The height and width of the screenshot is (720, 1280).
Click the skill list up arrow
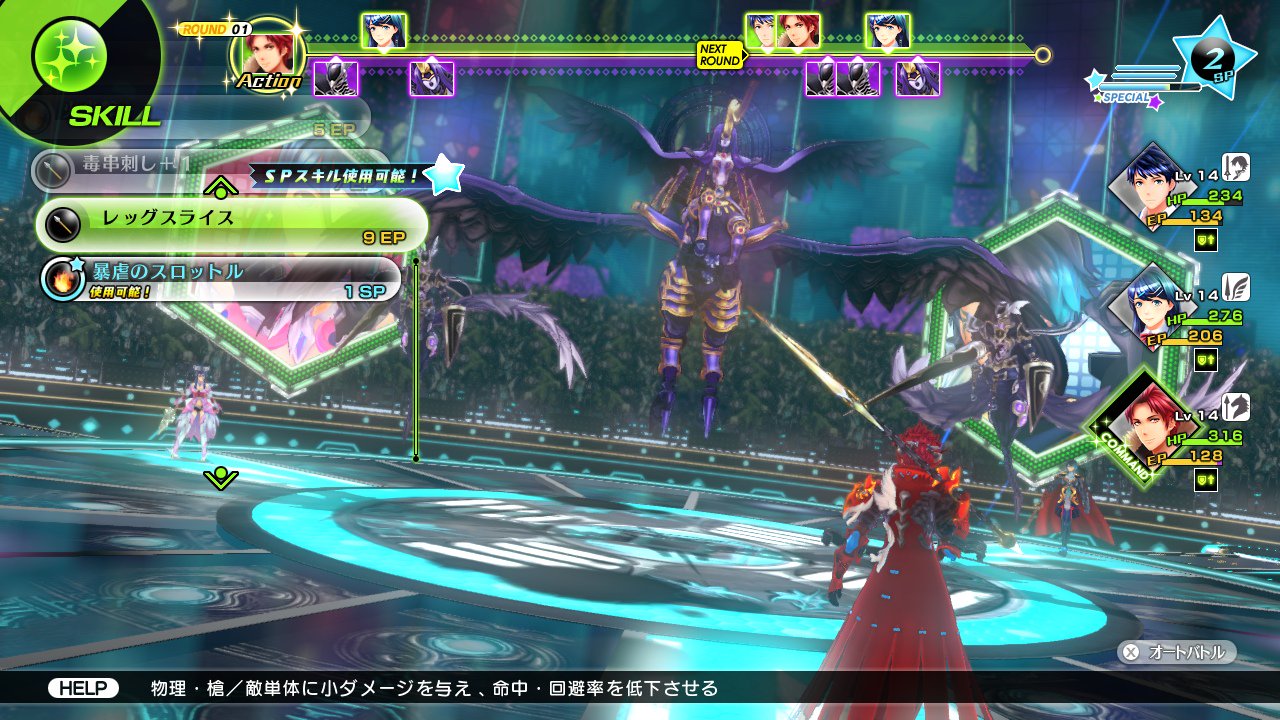point(220,187)
